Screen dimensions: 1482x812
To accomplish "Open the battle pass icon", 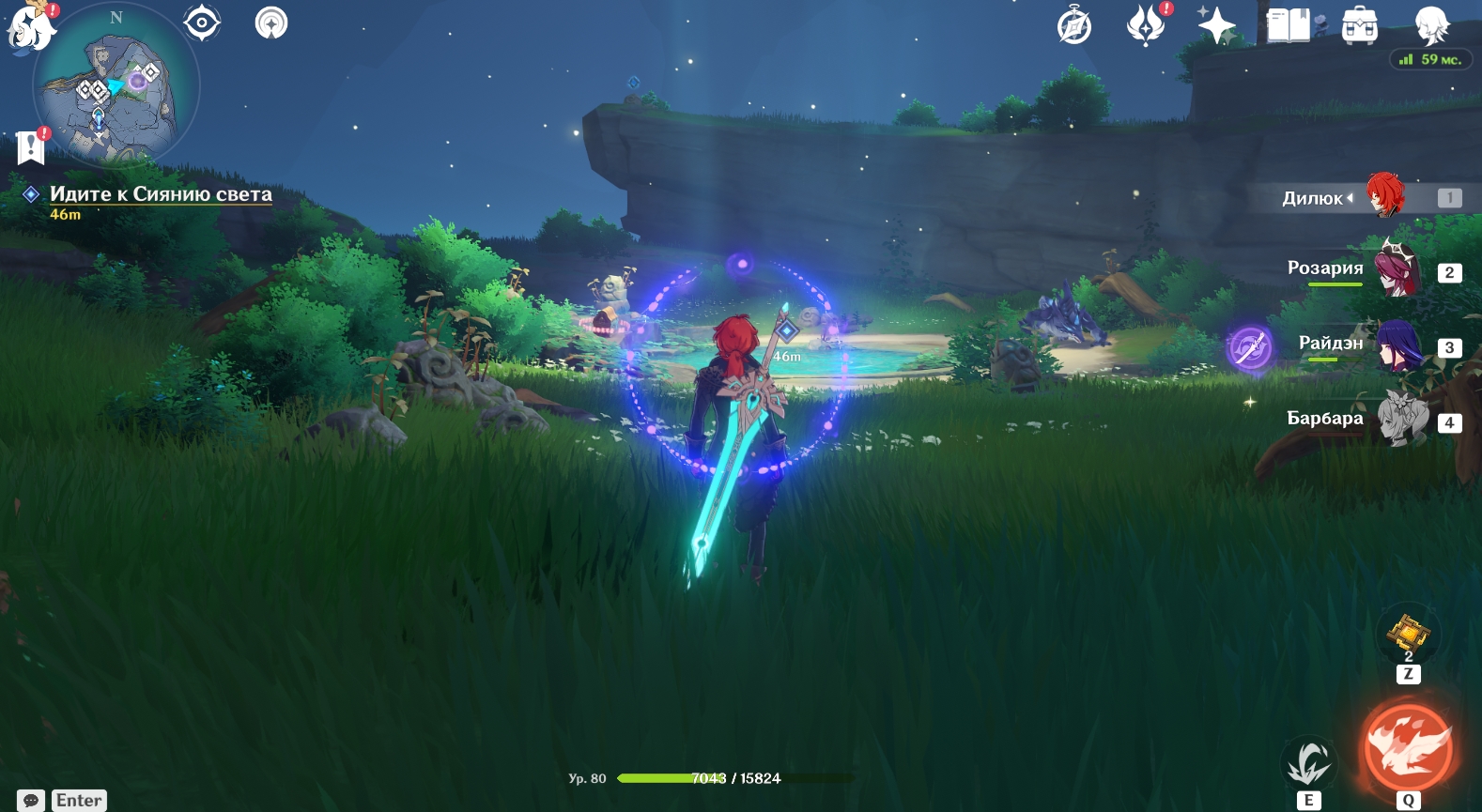I will [x=1146, y=25].
